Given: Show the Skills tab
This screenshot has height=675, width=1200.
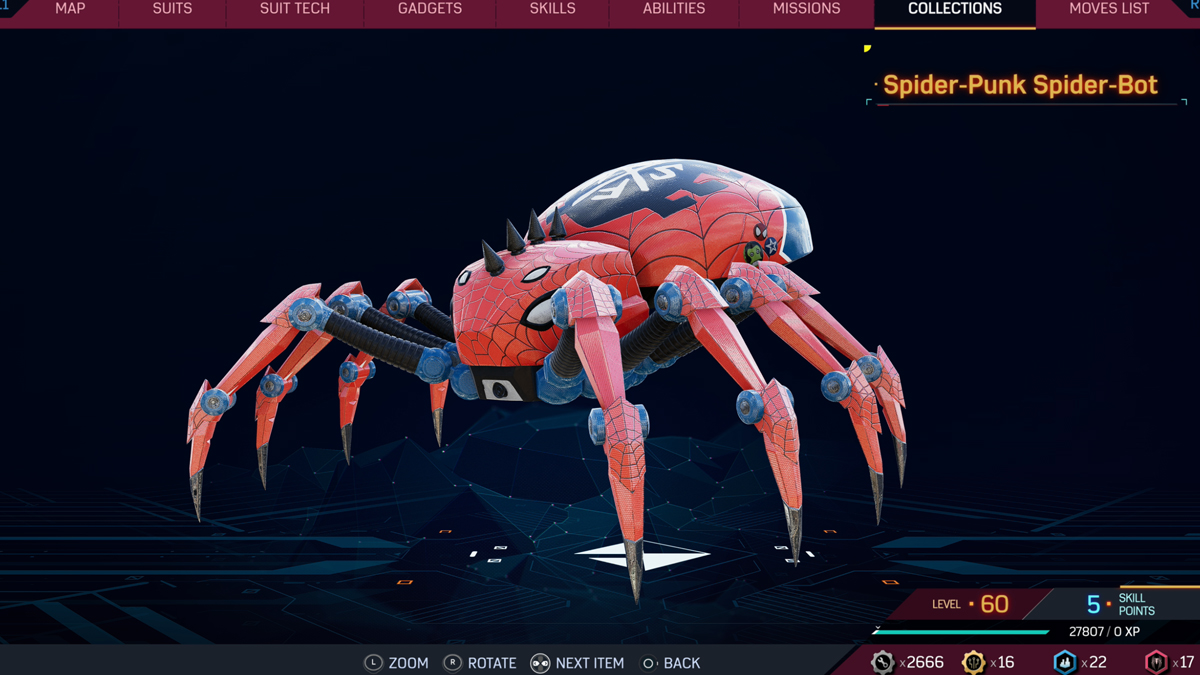Looking at the screenshot, I should click(x=552, y=9).
